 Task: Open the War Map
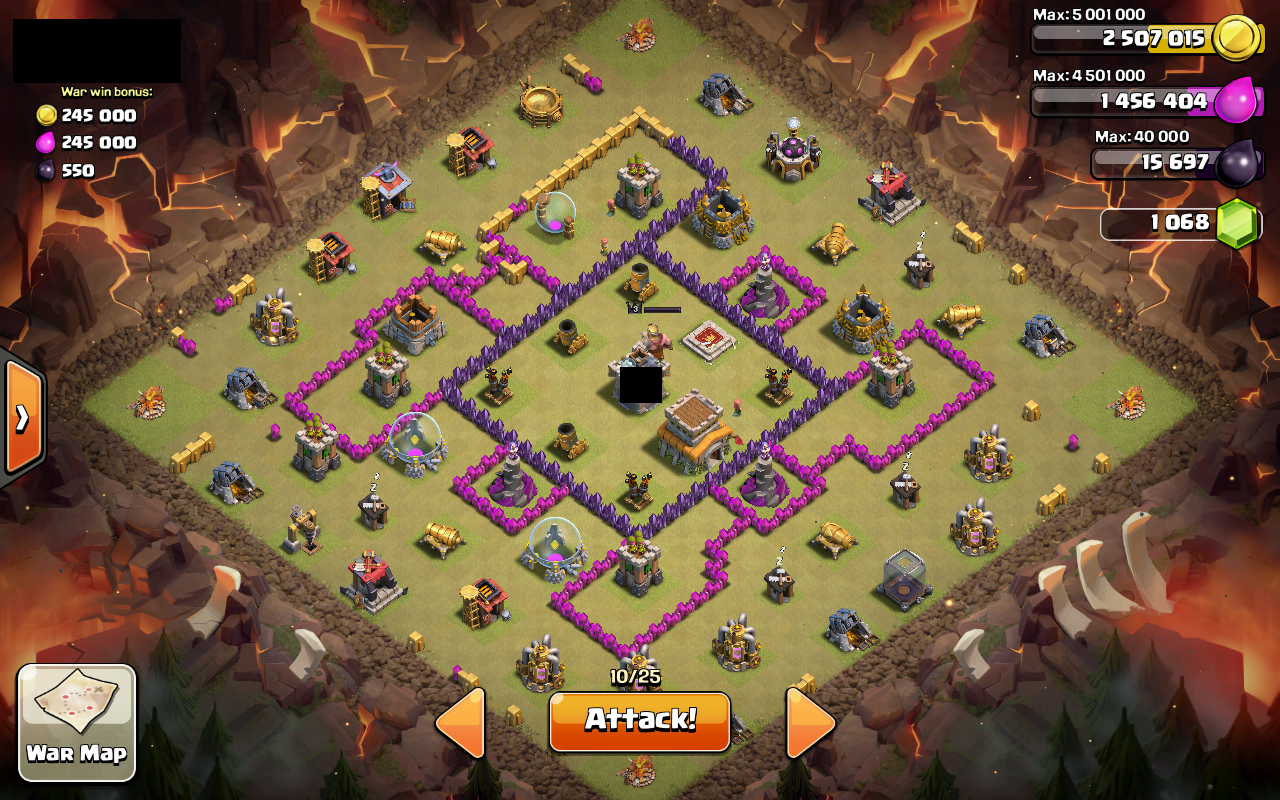coord(75,720)
